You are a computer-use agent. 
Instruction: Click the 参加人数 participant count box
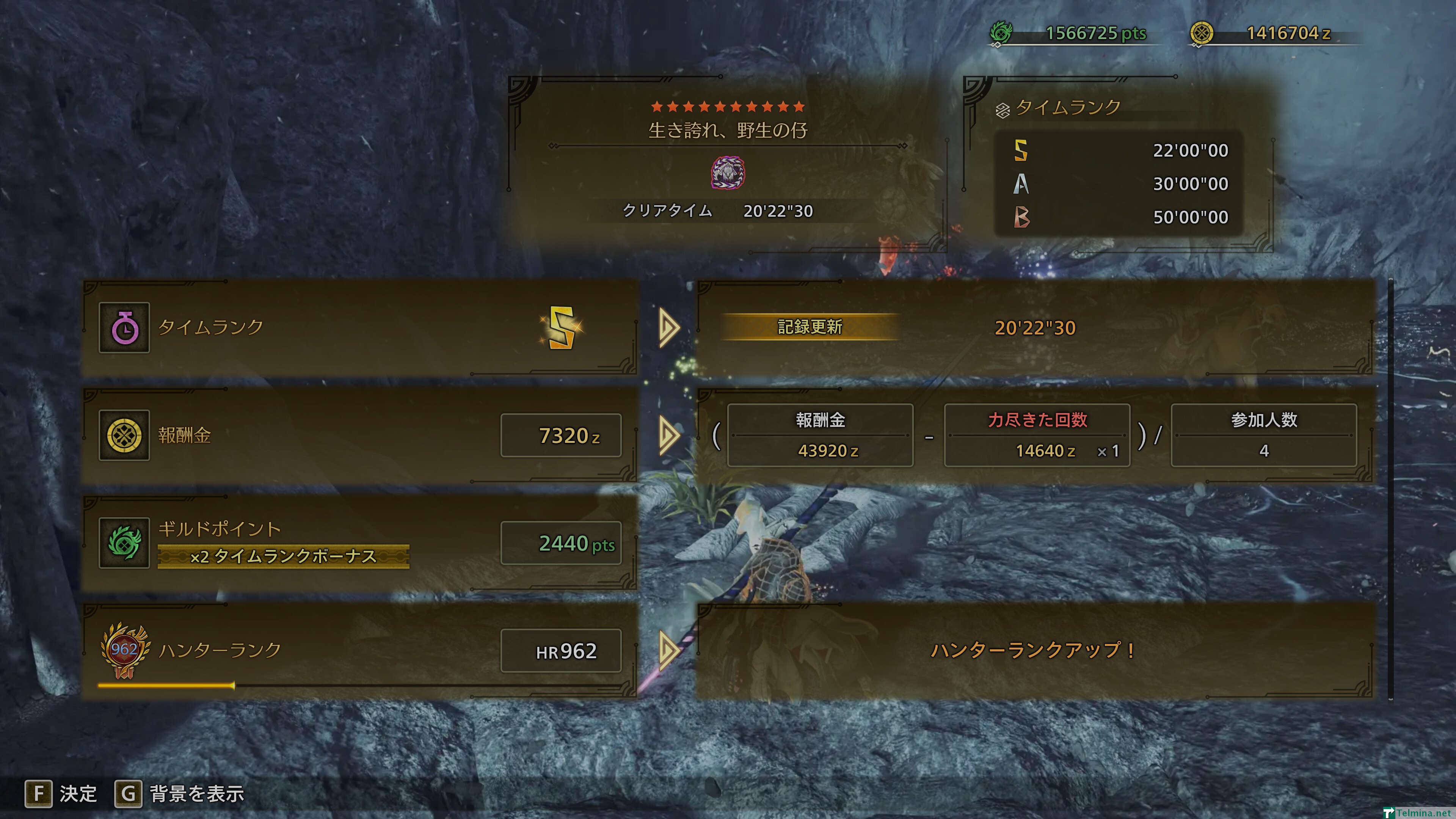pos(1263,435)
